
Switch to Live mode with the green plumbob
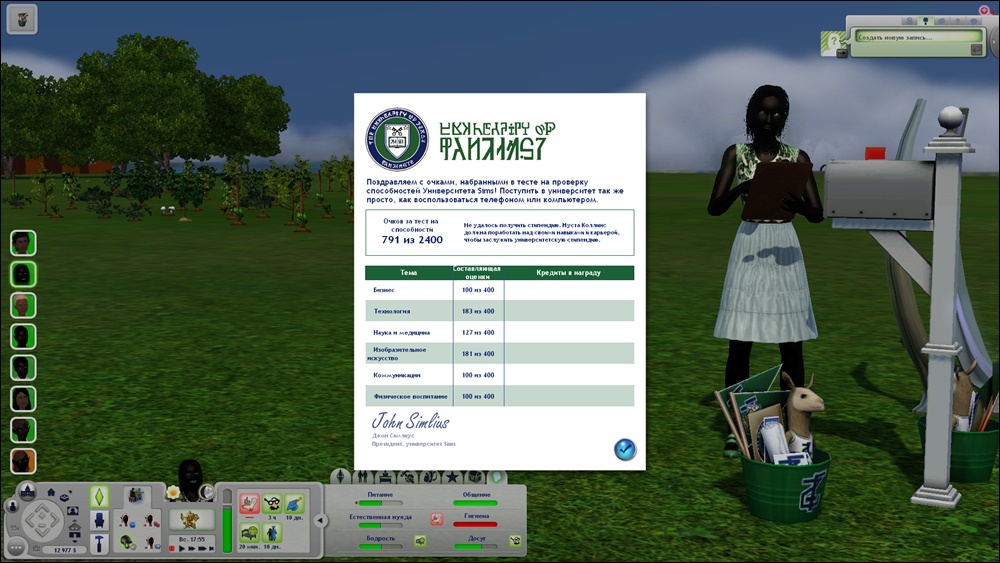tap(99, 497)
